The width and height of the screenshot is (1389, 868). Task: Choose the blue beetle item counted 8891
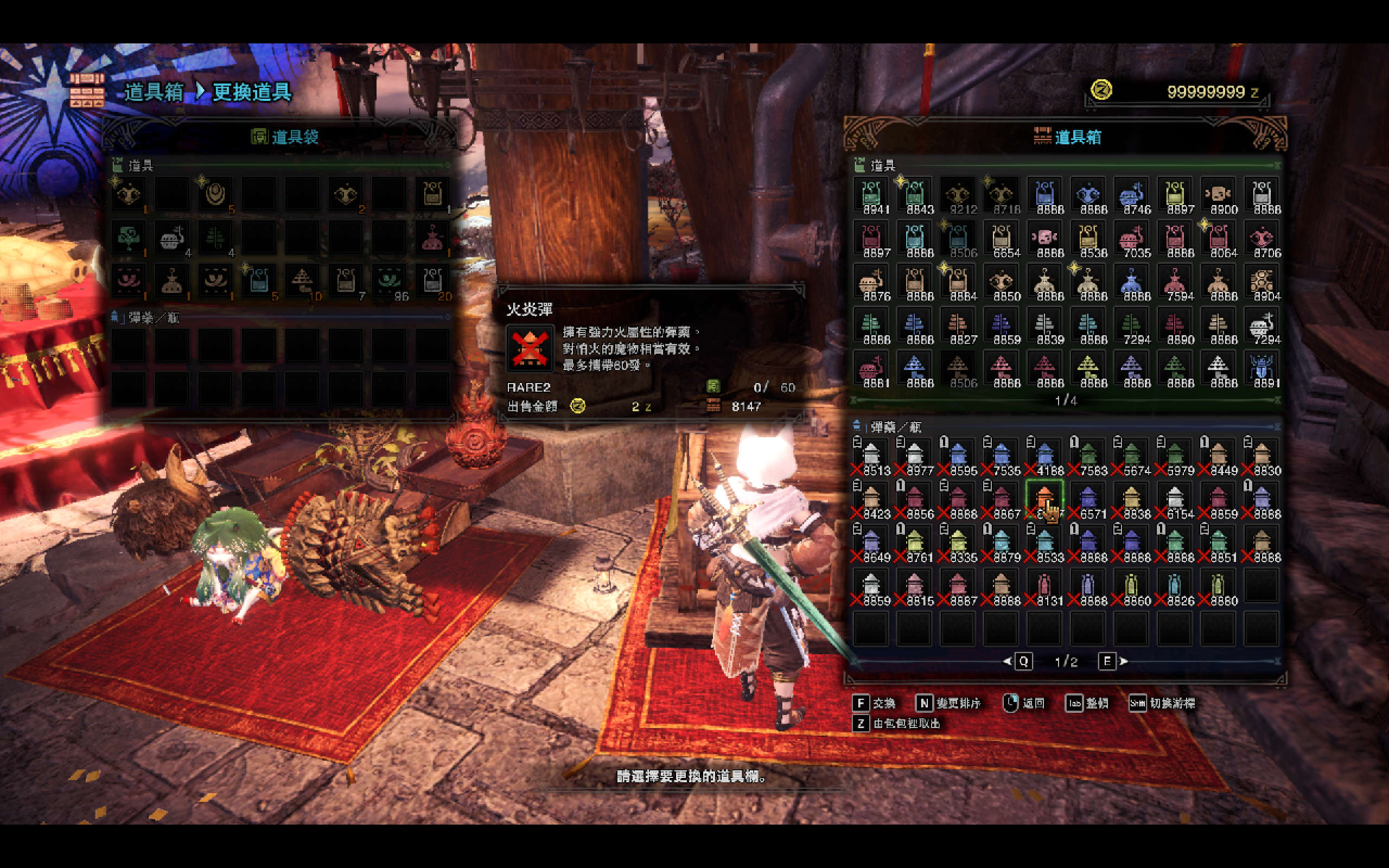pyautogui.click(x=1261, y=368)
